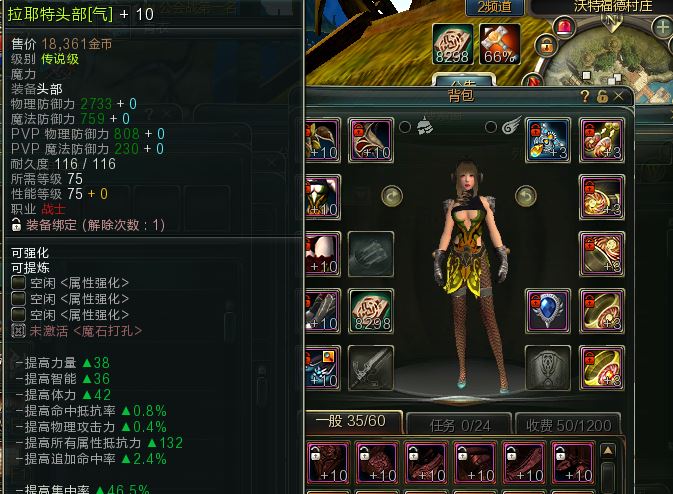
Task: Select the blue sapphire gem equipment slot
Action: pos(548,310)
